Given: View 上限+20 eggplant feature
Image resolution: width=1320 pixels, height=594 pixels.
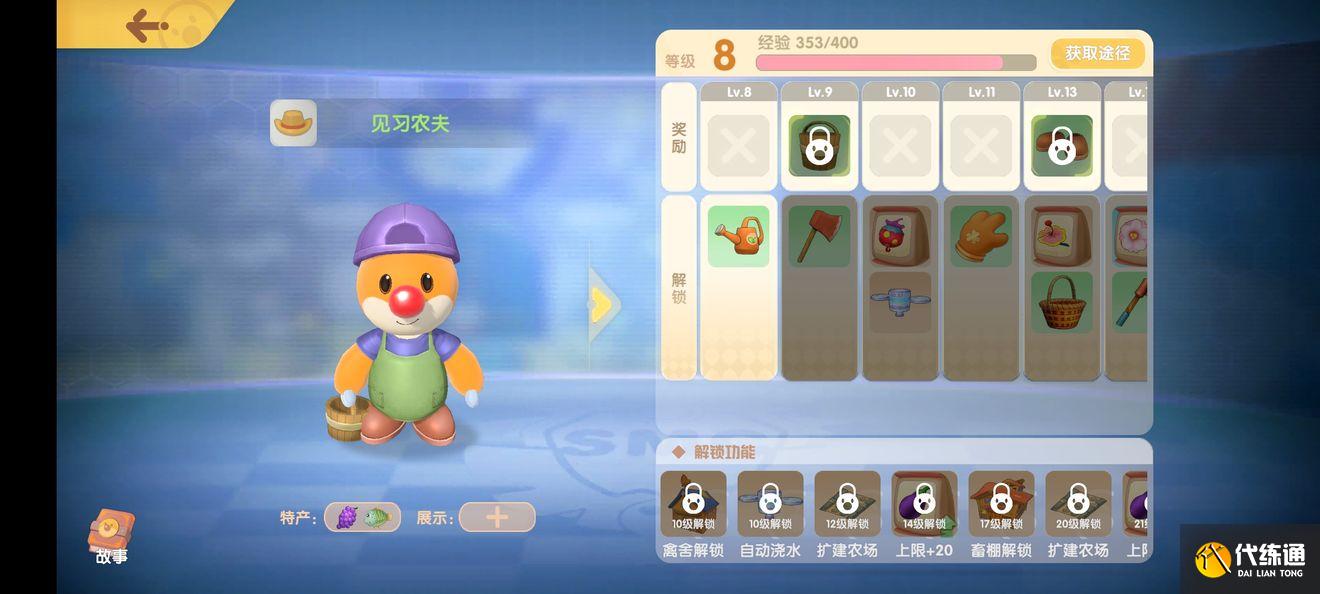Looking at the screenshot, I should 924,504.
